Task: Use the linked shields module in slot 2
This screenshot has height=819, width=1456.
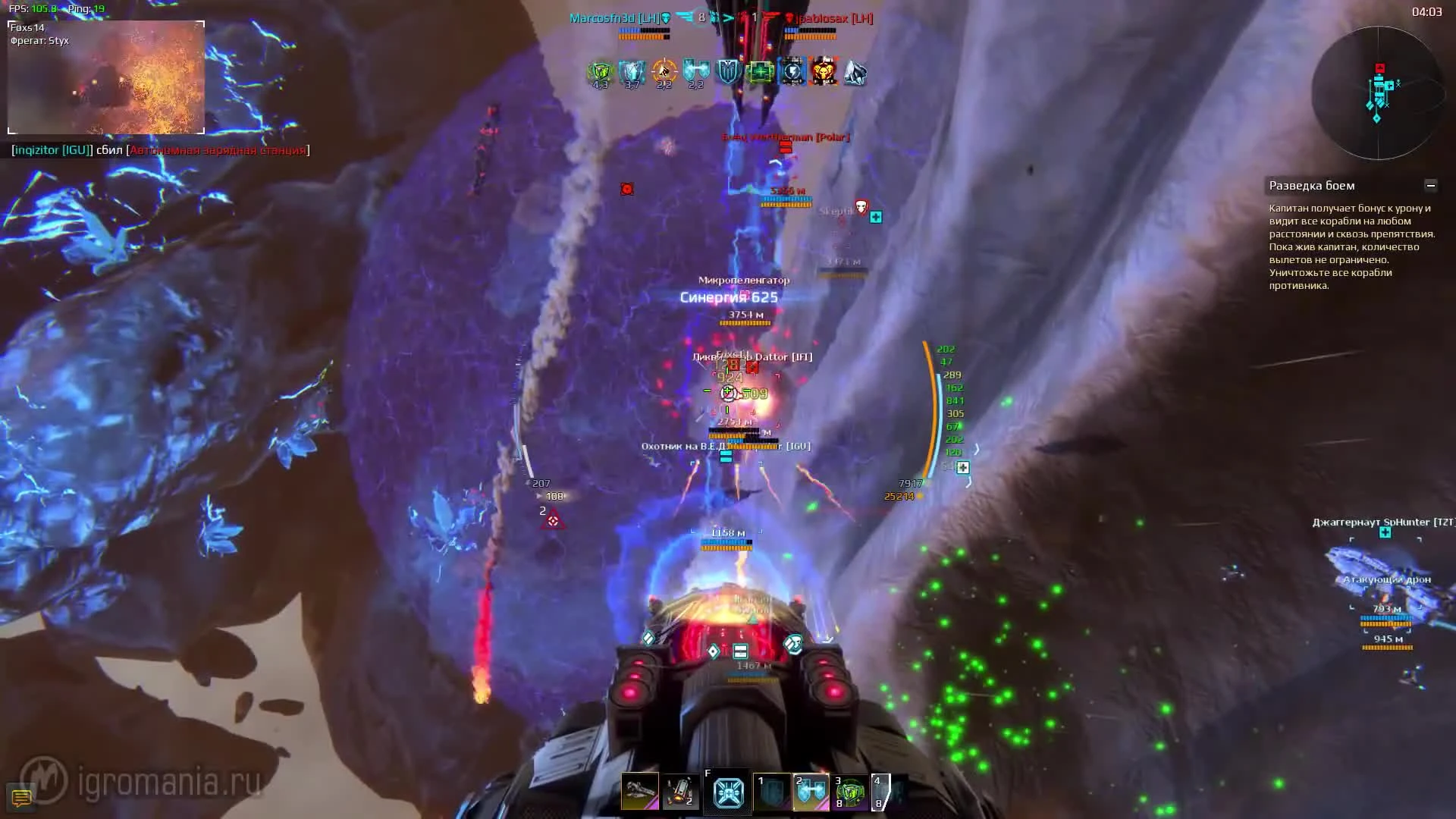Action: coord(810,791)
